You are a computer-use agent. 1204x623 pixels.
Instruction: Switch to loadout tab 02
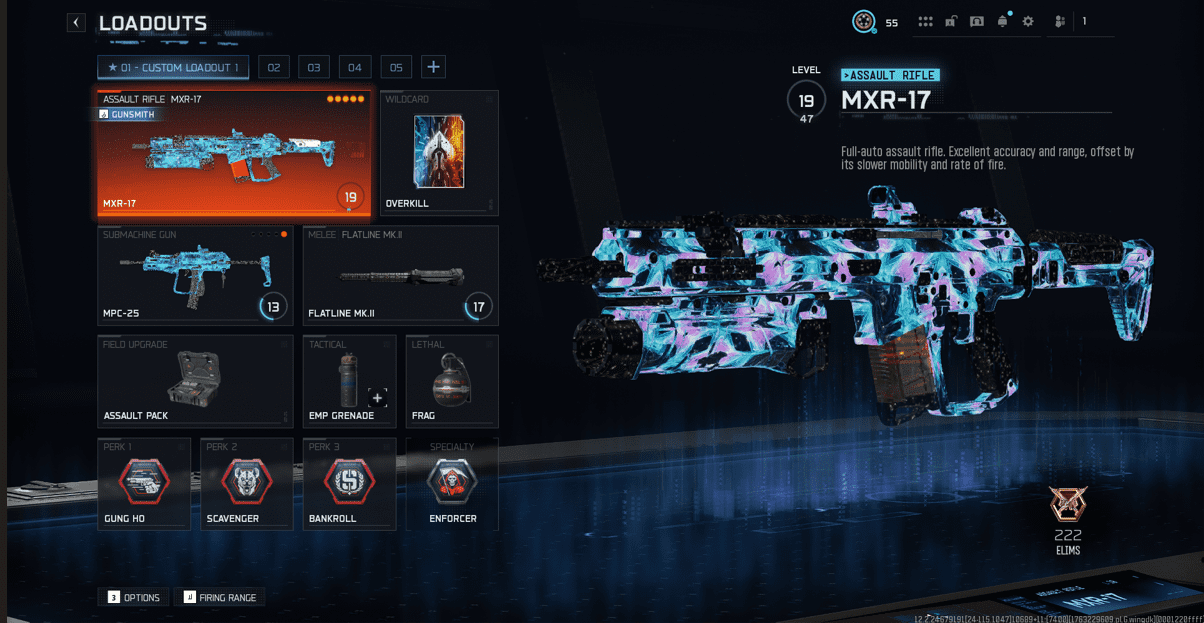click(273, 67)
